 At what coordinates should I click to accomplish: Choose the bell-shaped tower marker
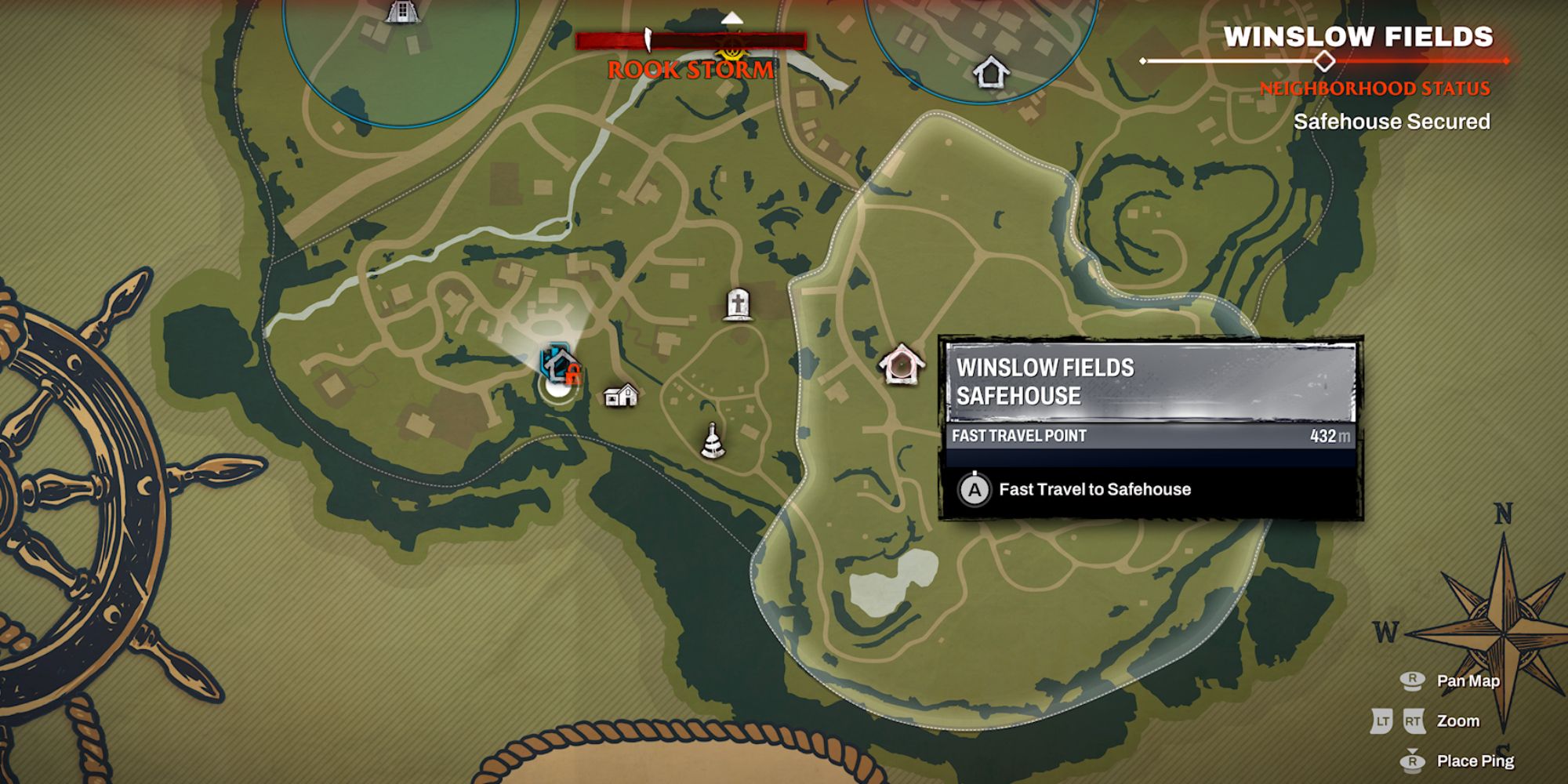(x=713, y=441)
